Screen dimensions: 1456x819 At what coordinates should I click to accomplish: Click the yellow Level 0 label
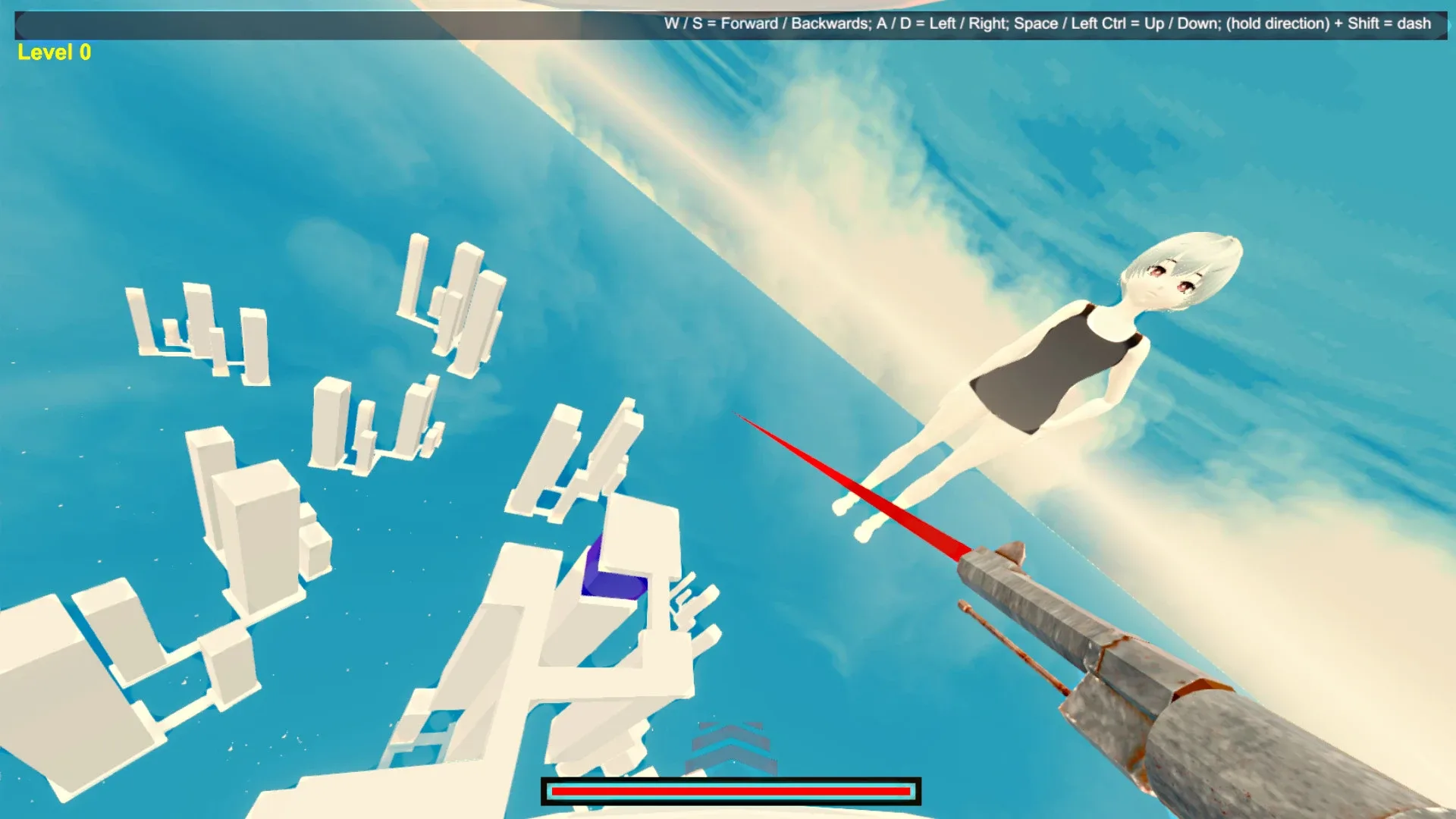[x=52, y=52]
